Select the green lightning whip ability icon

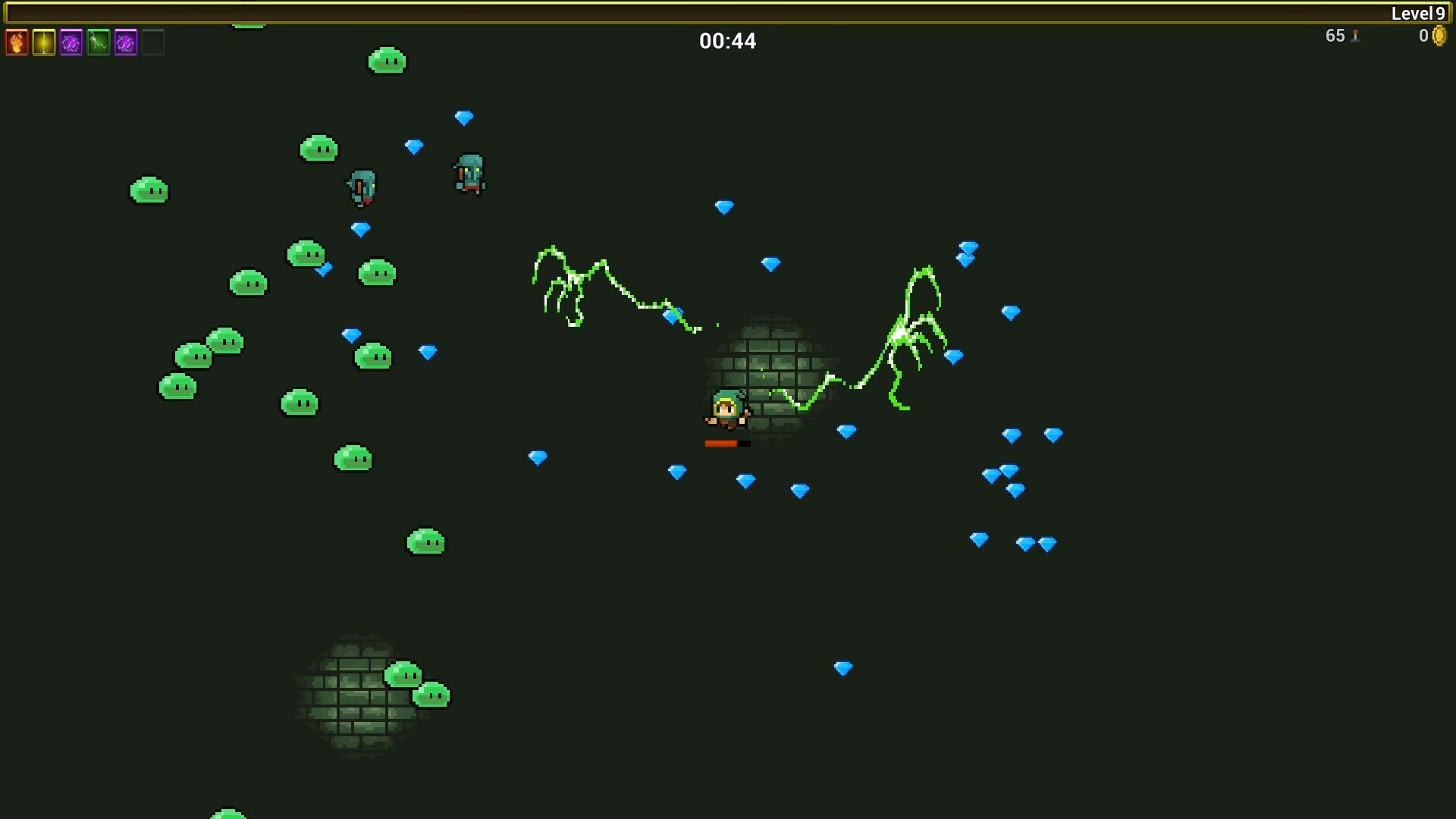click(x=99, y=42)
